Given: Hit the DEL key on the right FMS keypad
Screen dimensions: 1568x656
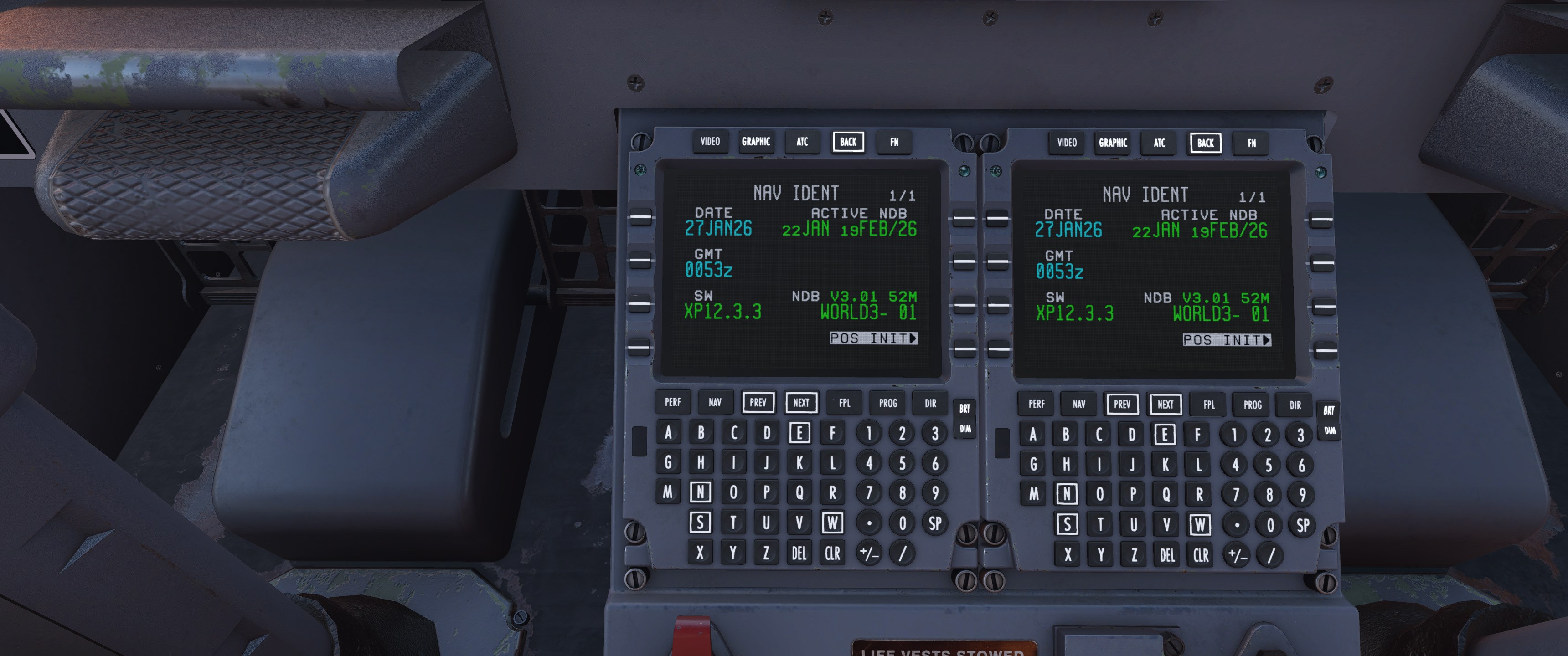Looking at the screenshot, I should tap(1167, 555).
